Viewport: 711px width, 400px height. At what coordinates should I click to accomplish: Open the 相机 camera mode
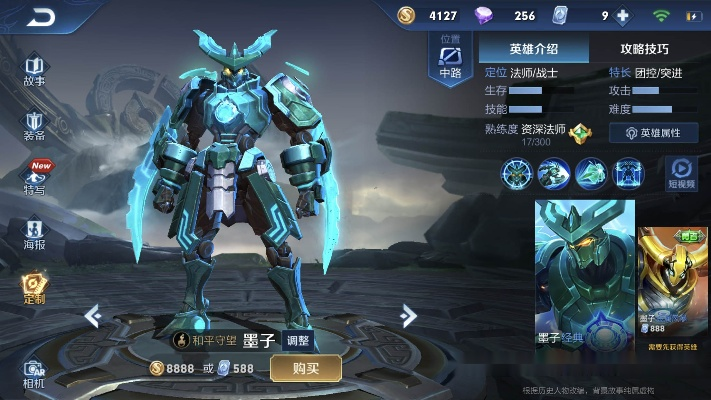[x=34, y=373]
